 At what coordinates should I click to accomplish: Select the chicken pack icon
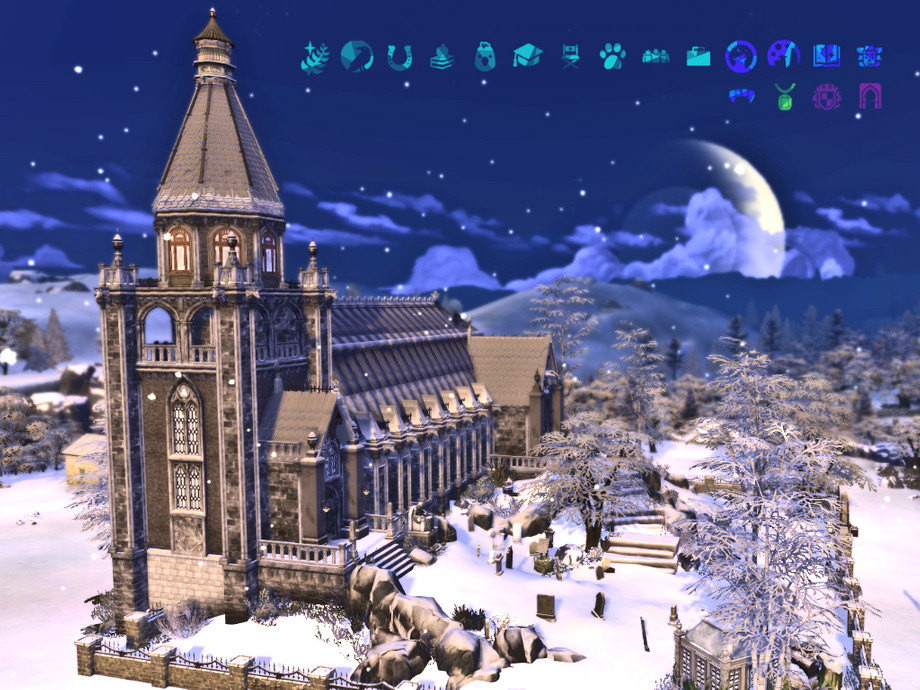[485, 56]
